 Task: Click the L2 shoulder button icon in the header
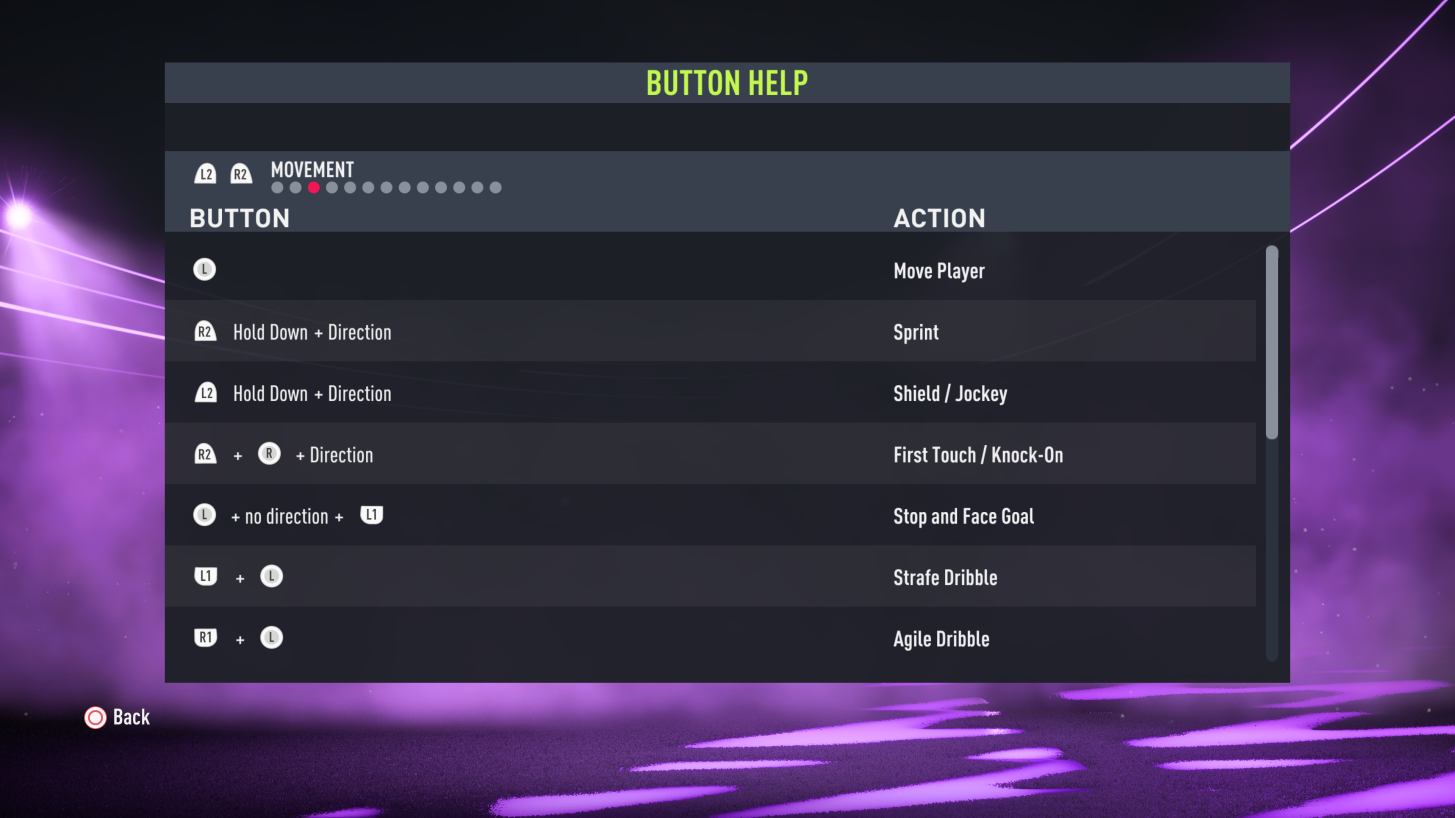(205, 172)
